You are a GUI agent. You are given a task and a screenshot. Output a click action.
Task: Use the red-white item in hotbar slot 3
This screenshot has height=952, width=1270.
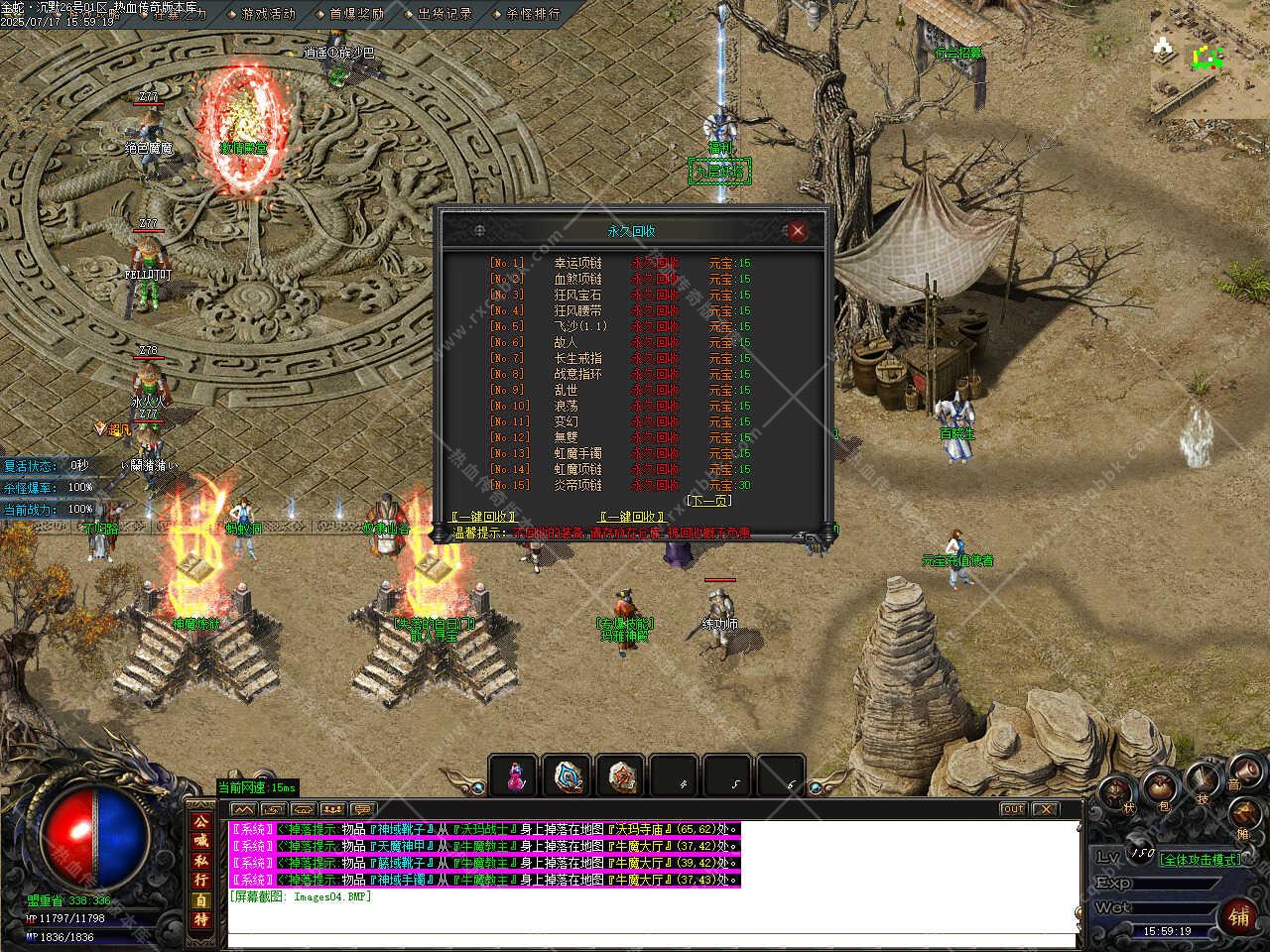[x=621, y=775]
